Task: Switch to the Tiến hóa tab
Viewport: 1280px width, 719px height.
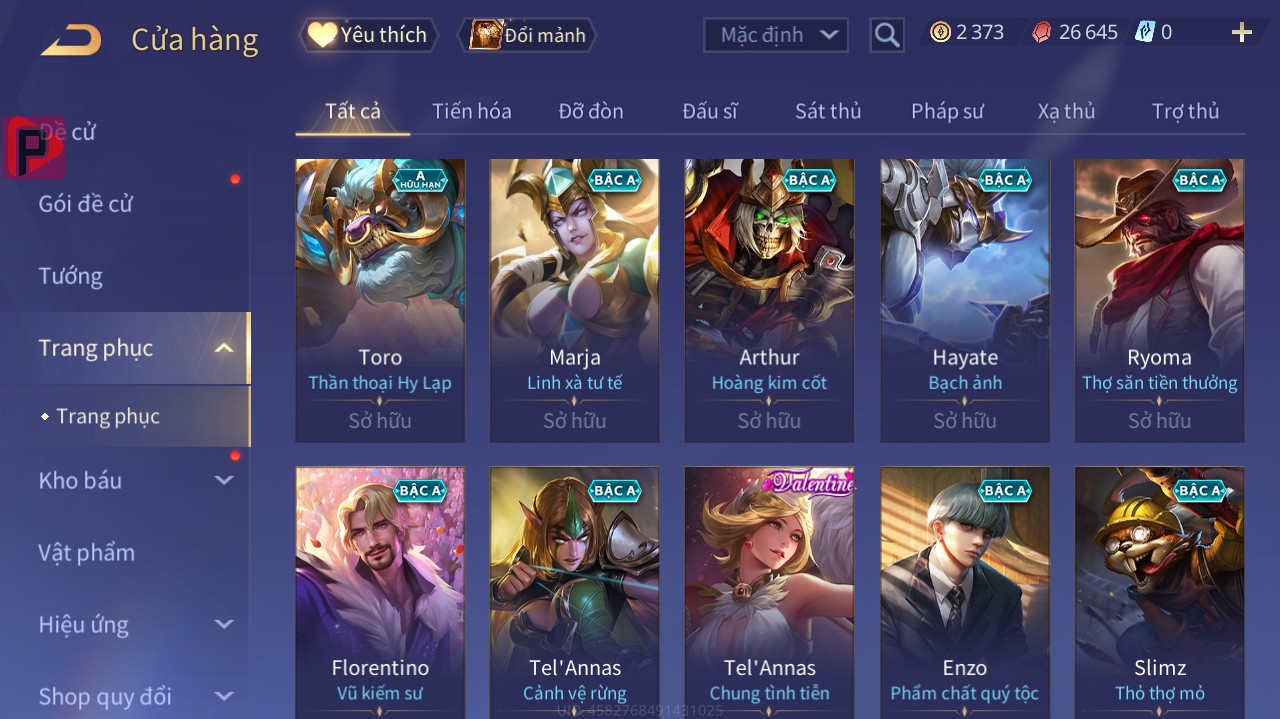Action: click(471, 111)
